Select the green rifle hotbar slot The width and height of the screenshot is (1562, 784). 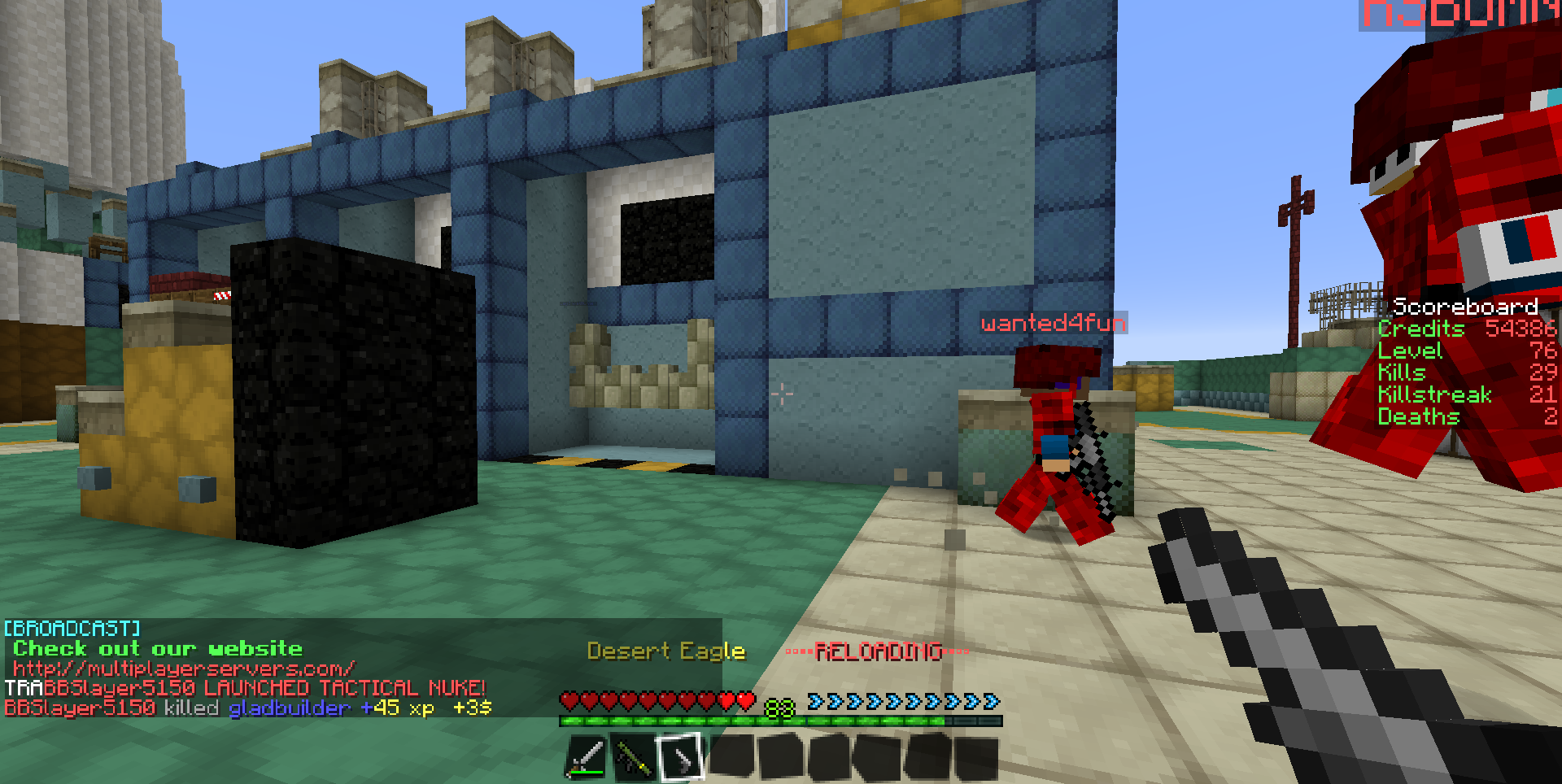(633, 757)
